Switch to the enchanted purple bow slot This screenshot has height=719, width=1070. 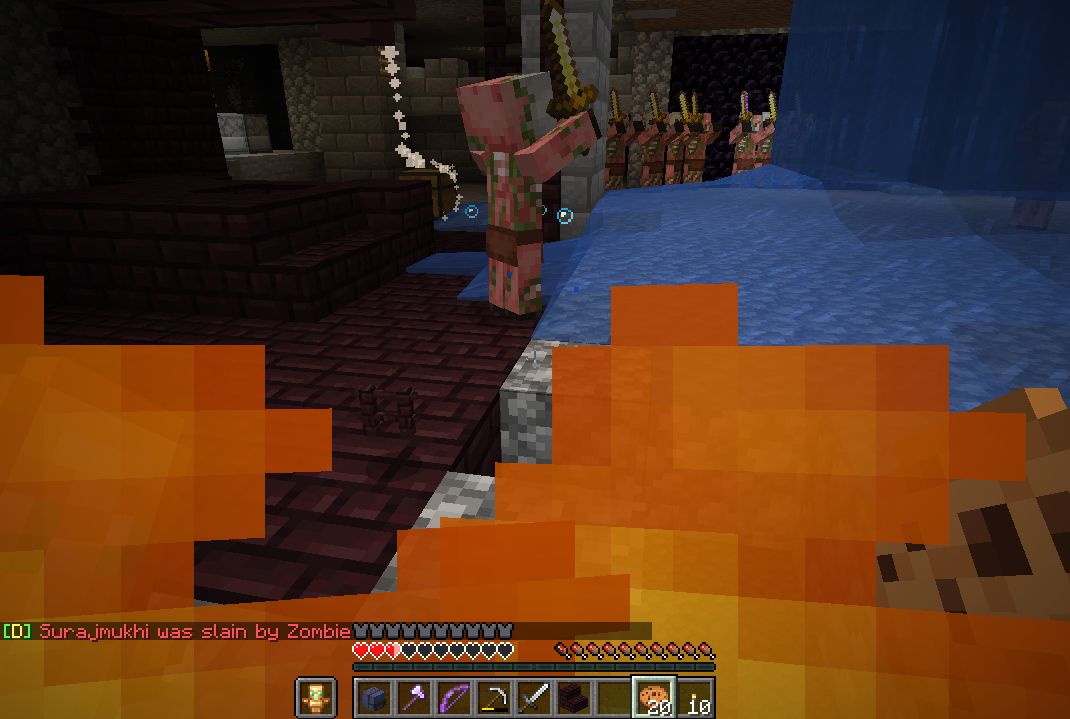[454, 697]
